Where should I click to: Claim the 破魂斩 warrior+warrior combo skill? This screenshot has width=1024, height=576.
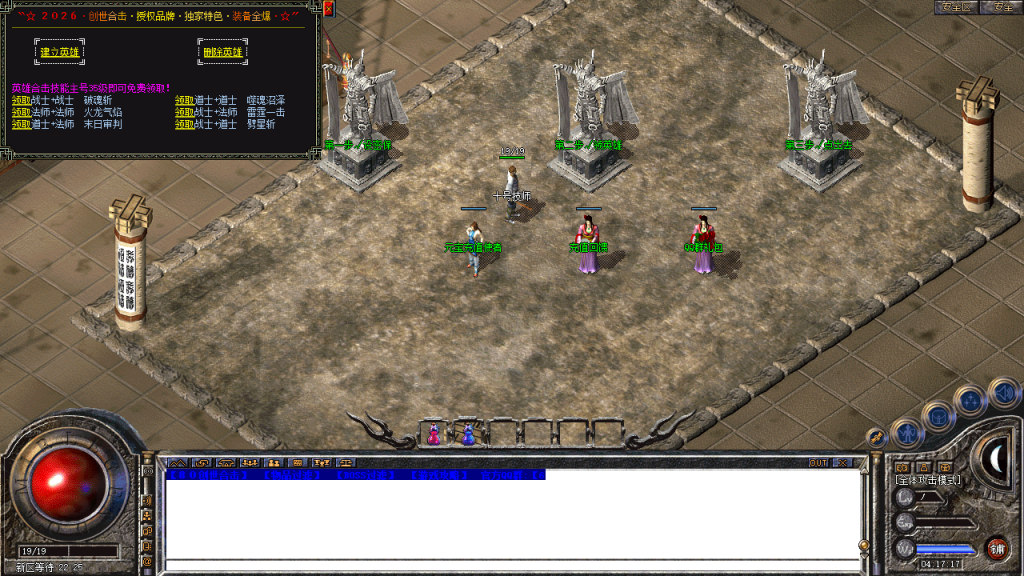[21, 101]
